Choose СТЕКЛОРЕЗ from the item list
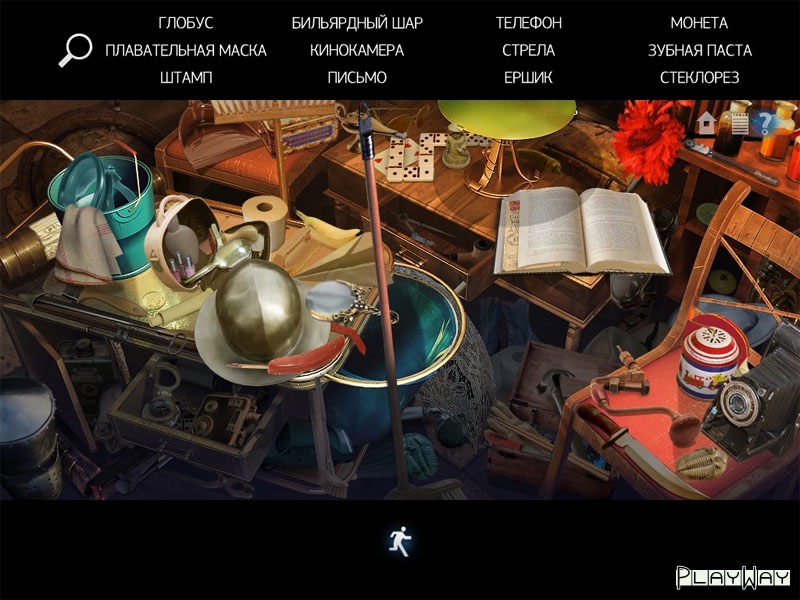 click(x=699, y=77)
